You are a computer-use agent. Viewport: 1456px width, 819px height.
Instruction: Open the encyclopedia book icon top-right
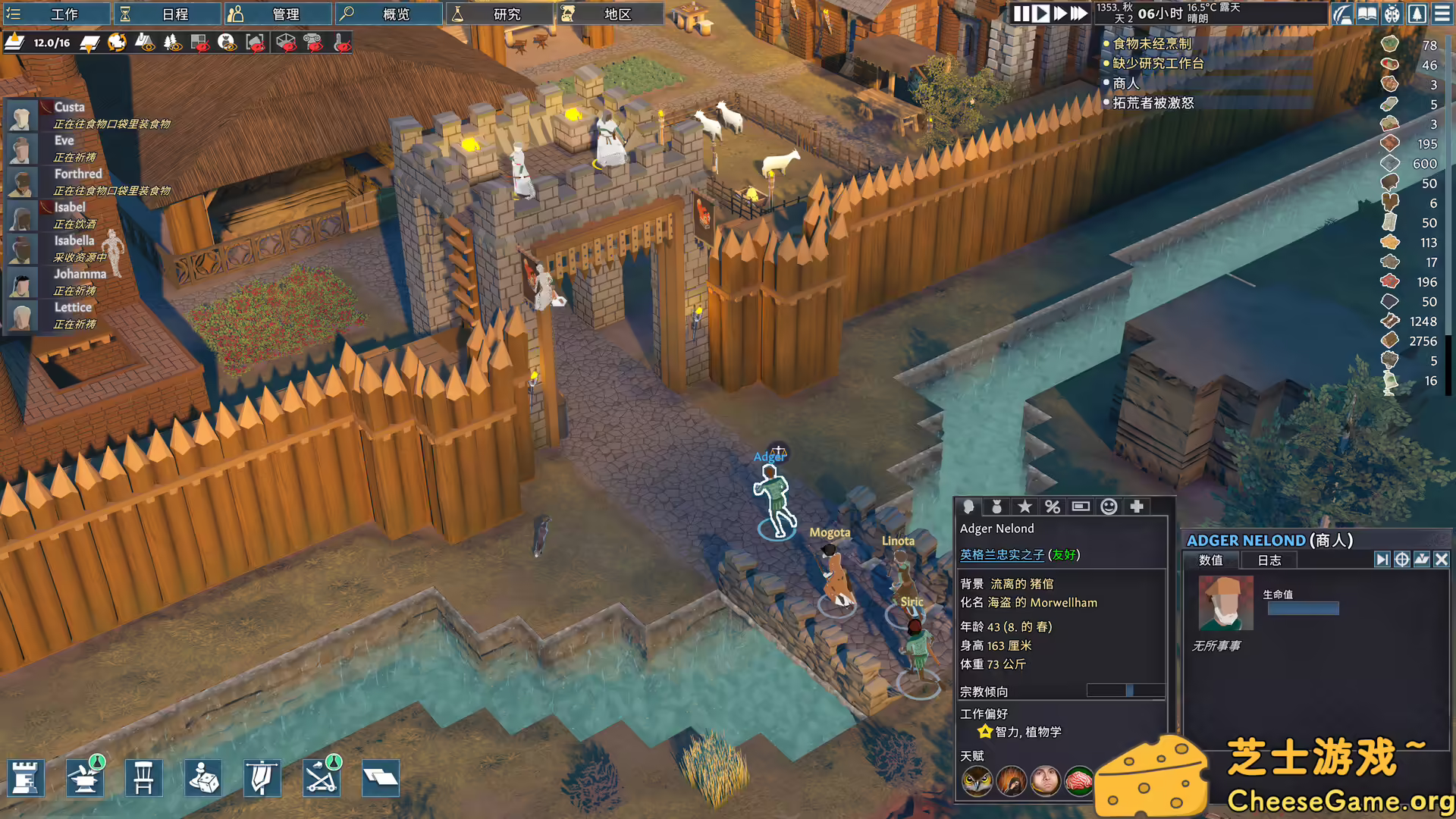click(x=1366, y=13)
